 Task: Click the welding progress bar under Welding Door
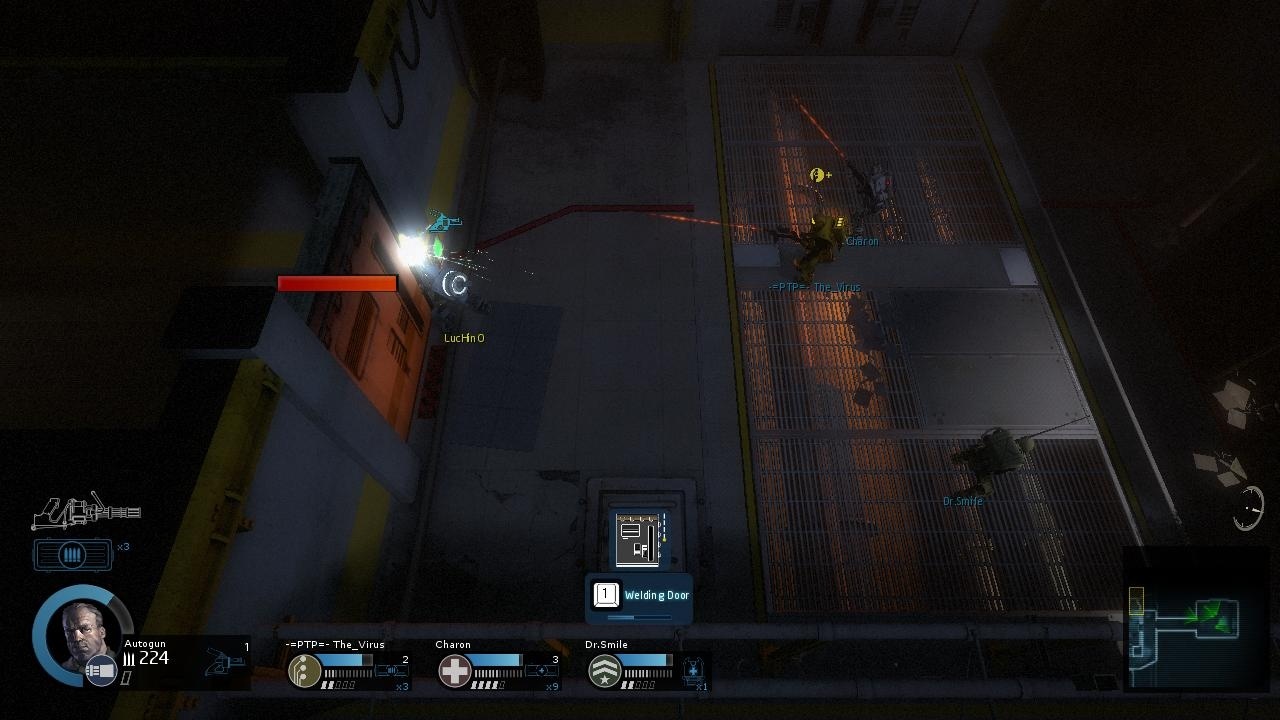(637, 616)
